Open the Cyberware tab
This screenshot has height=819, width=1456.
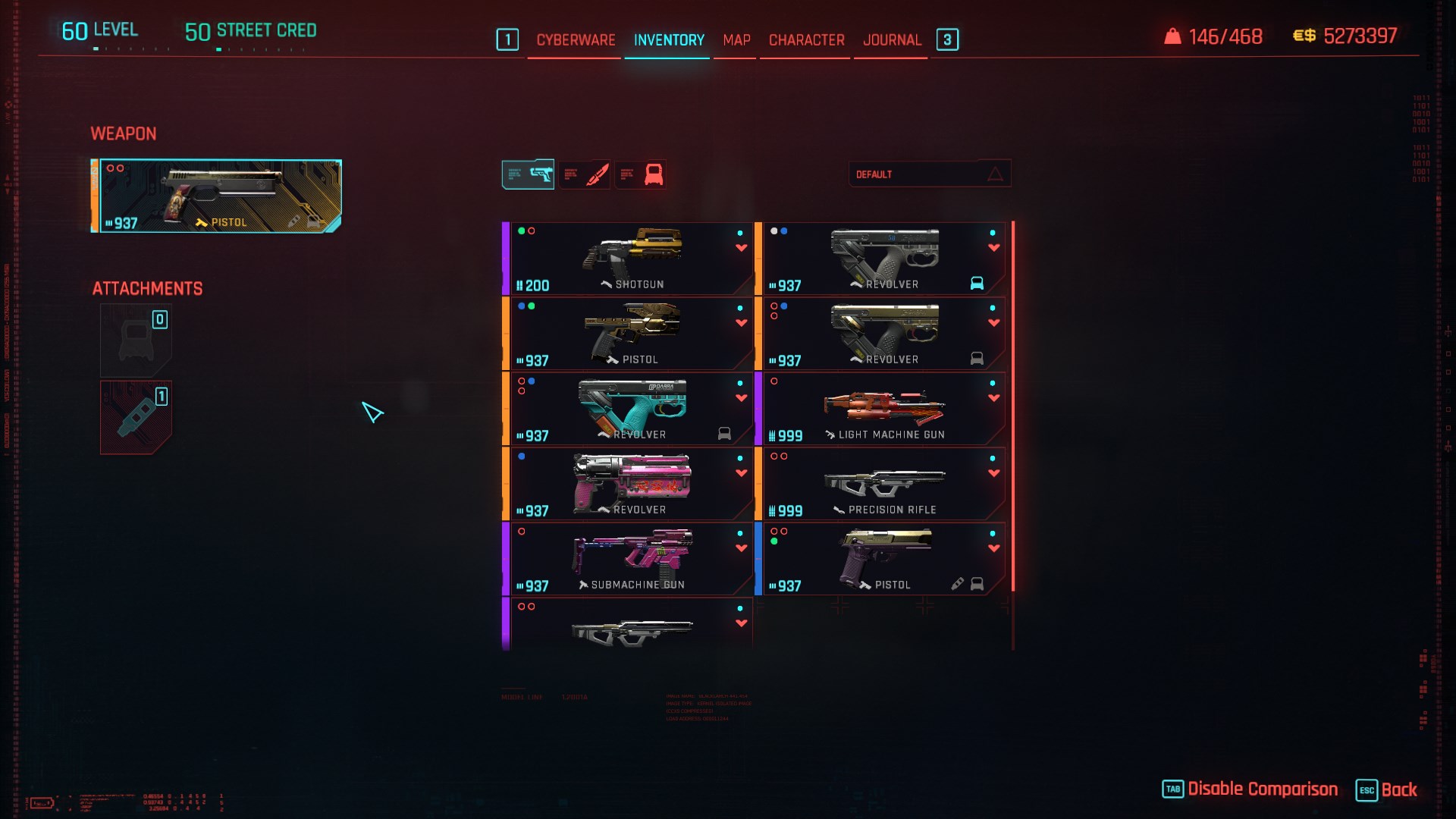[x=576, y=40]
